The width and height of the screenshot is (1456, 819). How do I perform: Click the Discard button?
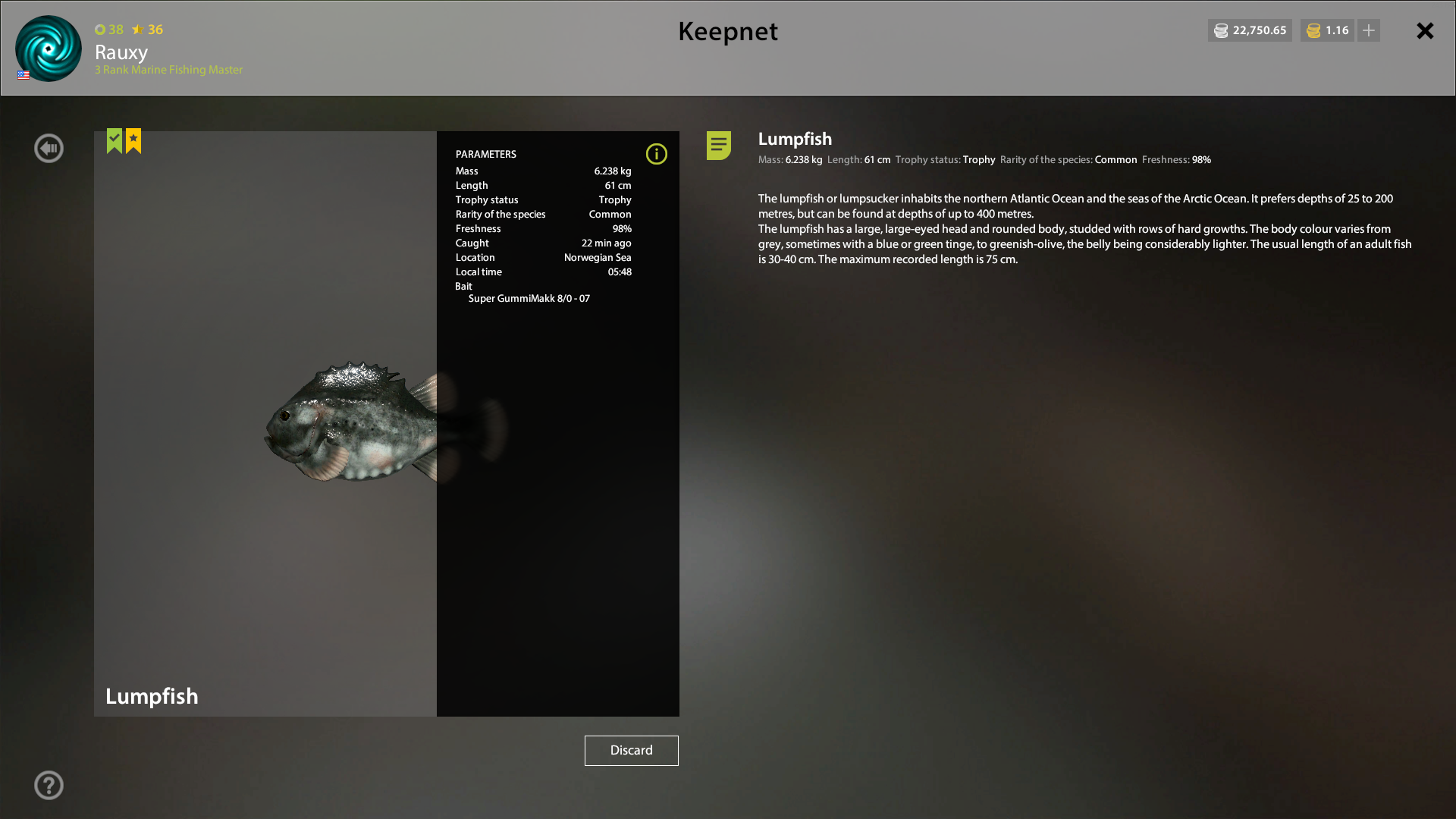tap(631, 750)
